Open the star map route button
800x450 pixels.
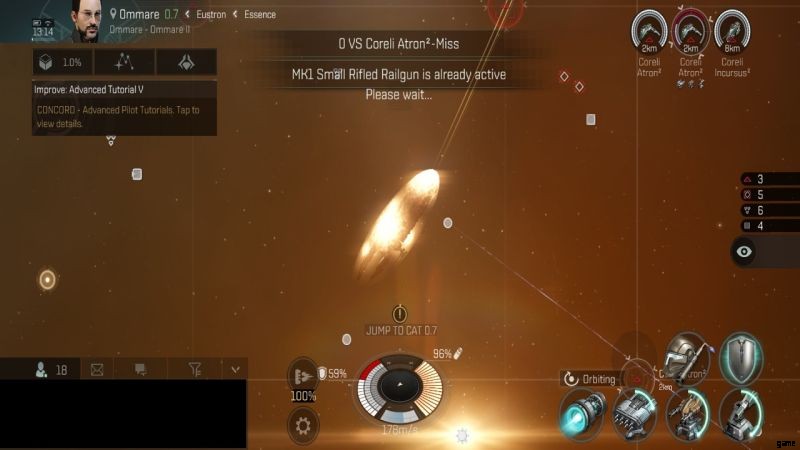(x=124, y=62)
